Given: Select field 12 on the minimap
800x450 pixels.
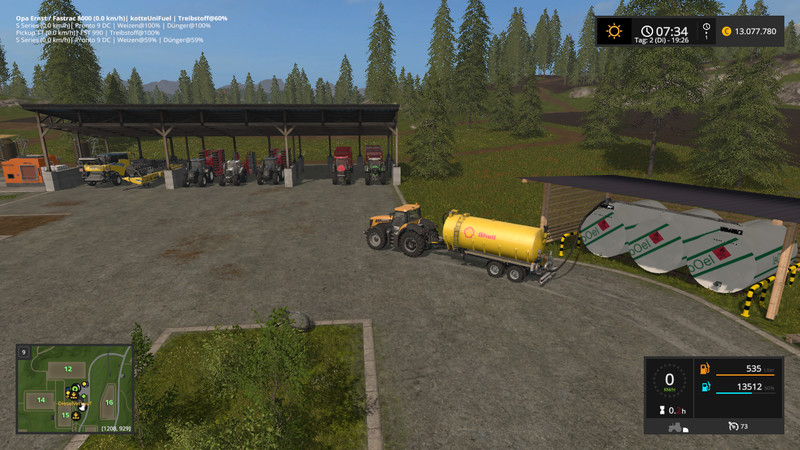Looking at the screenshot, I should pos(67,369).
